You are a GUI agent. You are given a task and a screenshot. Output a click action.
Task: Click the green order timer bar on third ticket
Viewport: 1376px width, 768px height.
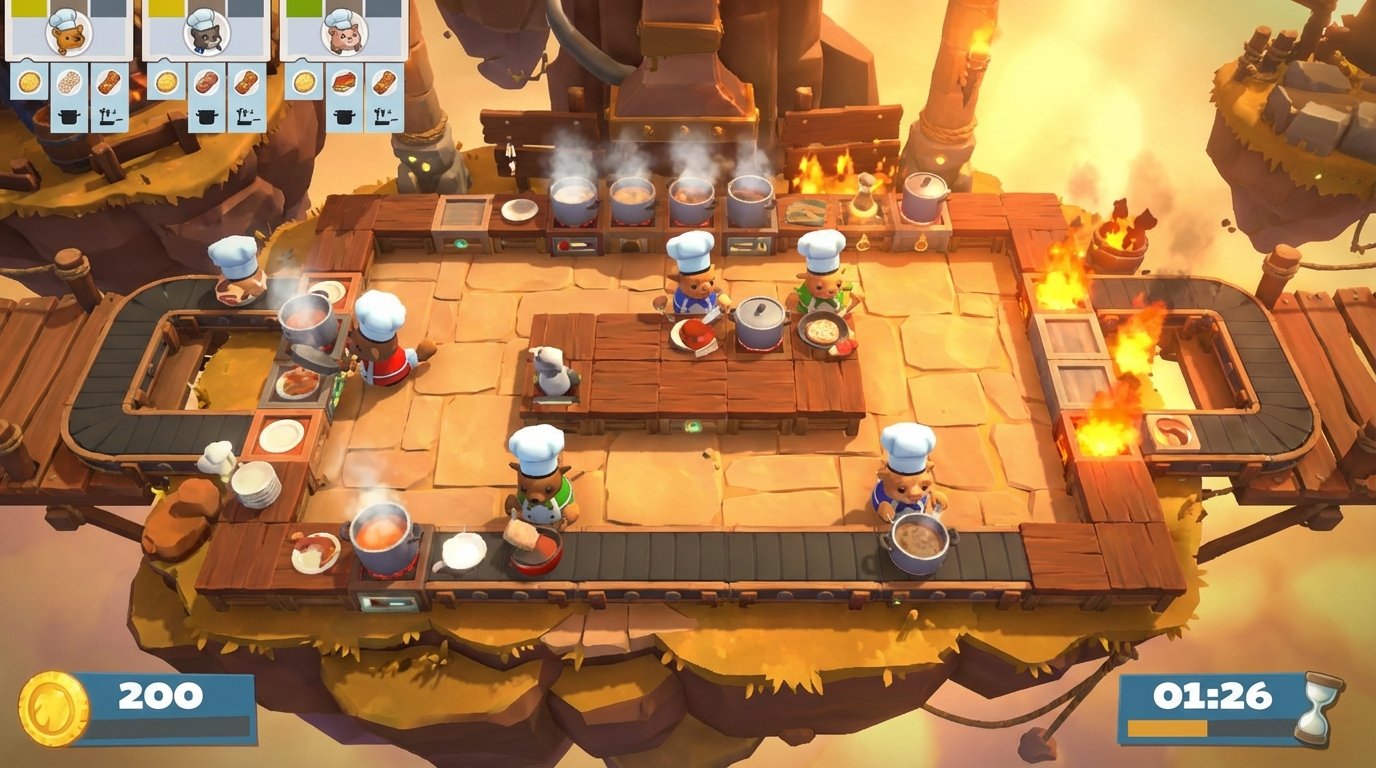[x=305, y=5]
